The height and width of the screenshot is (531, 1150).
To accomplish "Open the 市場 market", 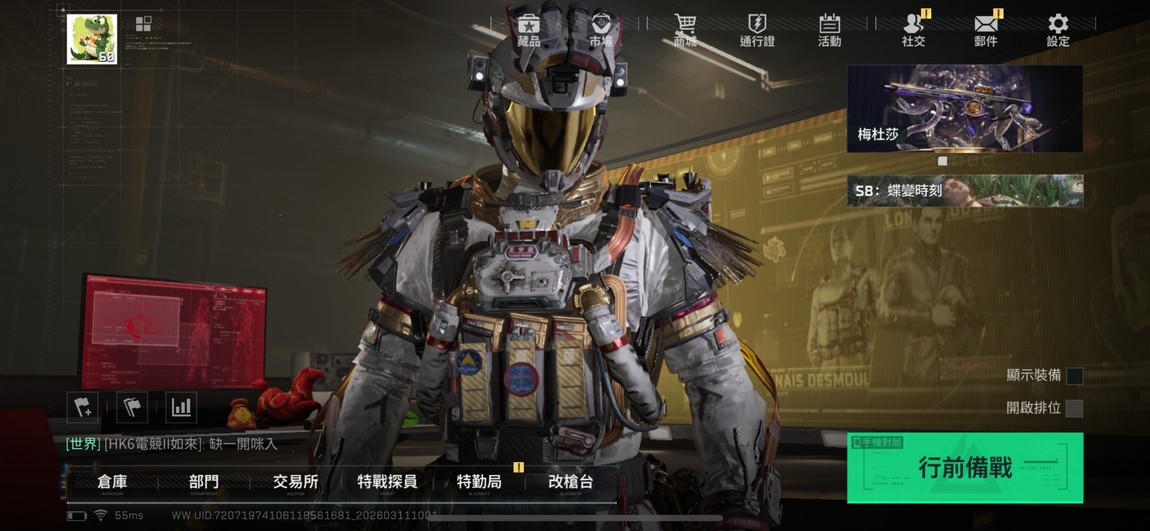I will (x=601, y=29).
